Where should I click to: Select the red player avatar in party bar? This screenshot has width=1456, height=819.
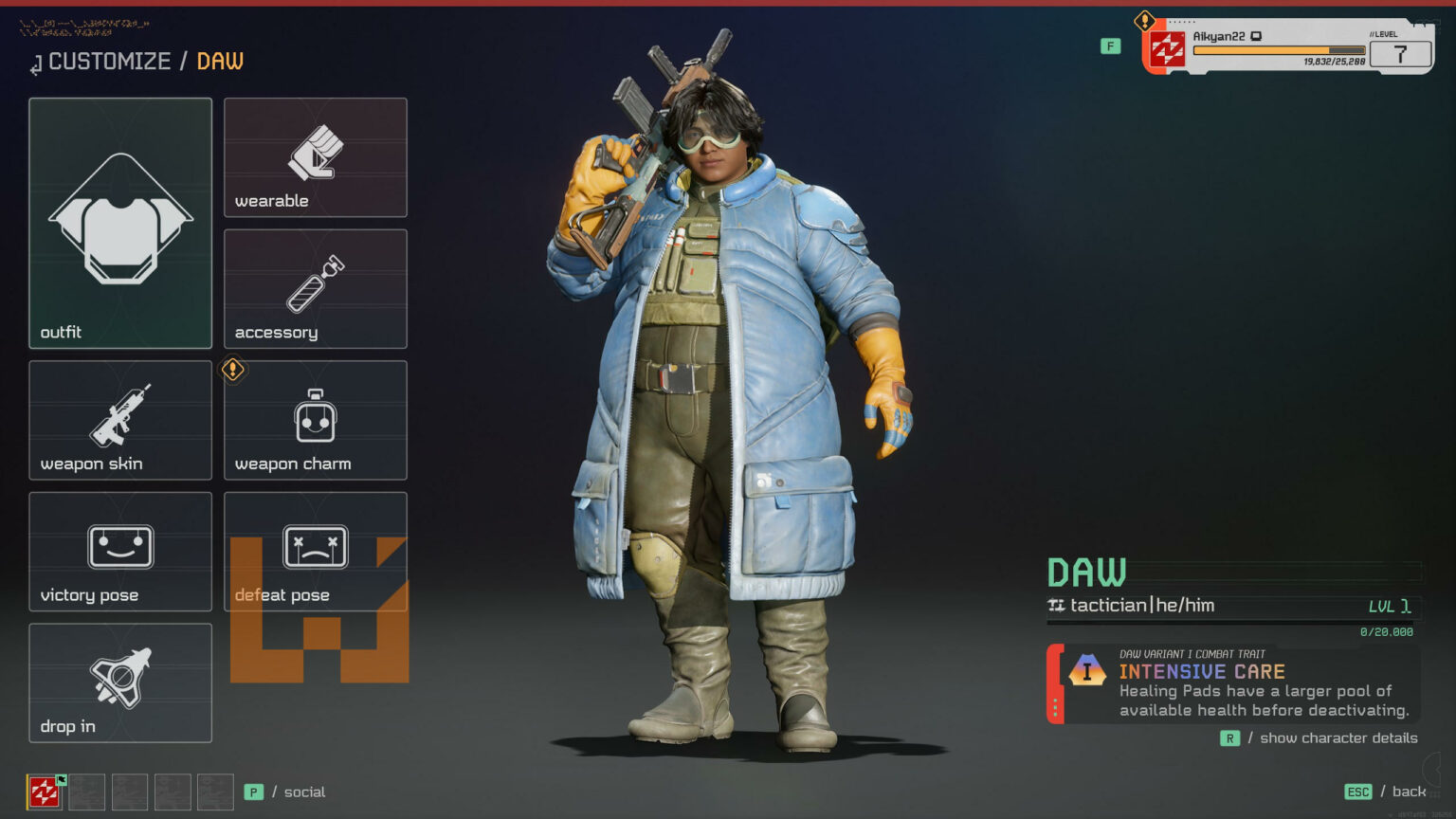(x=44, y=792)
